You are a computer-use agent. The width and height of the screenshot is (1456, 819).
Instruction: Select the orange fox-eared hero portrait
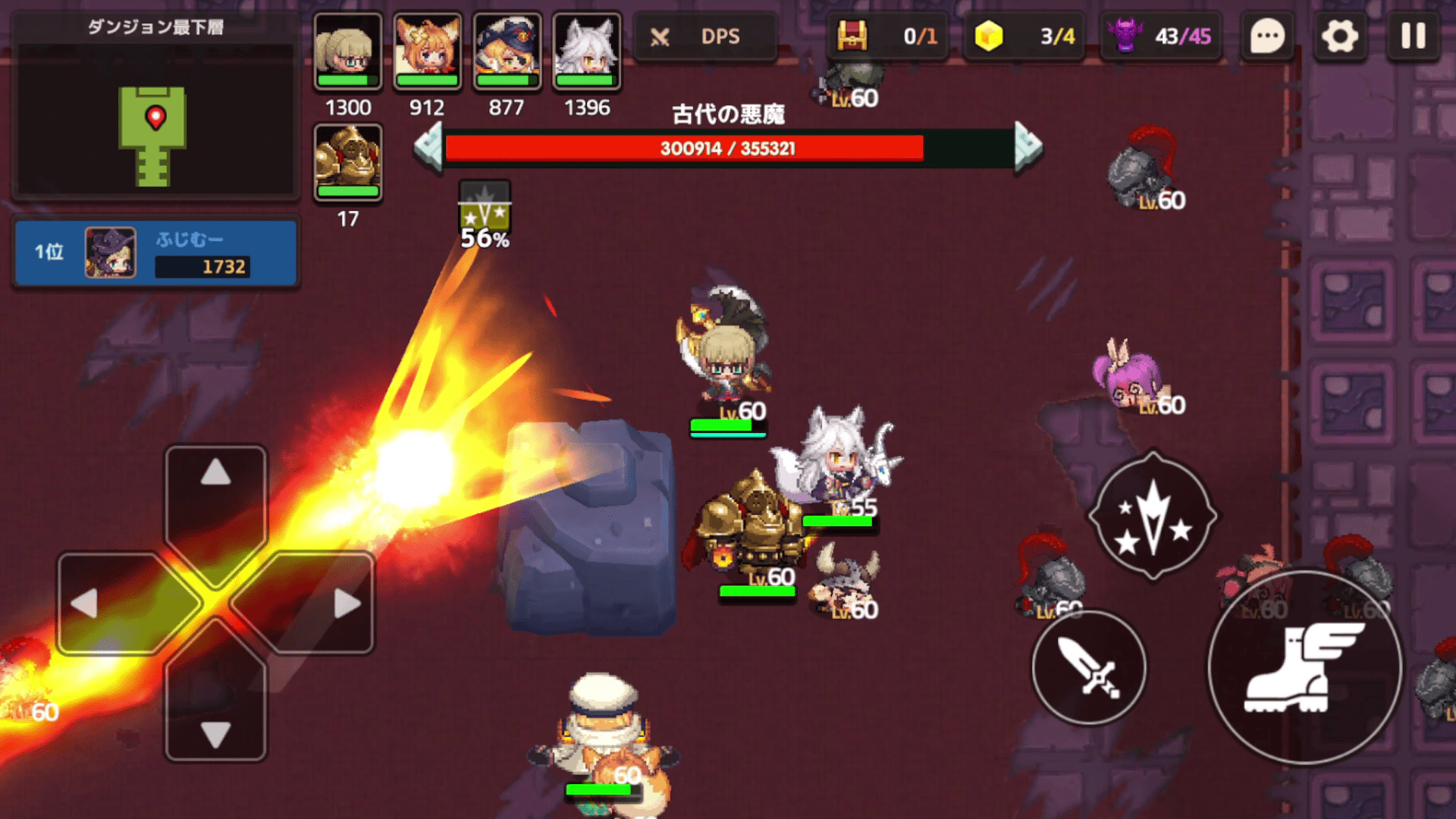point(428,52)
